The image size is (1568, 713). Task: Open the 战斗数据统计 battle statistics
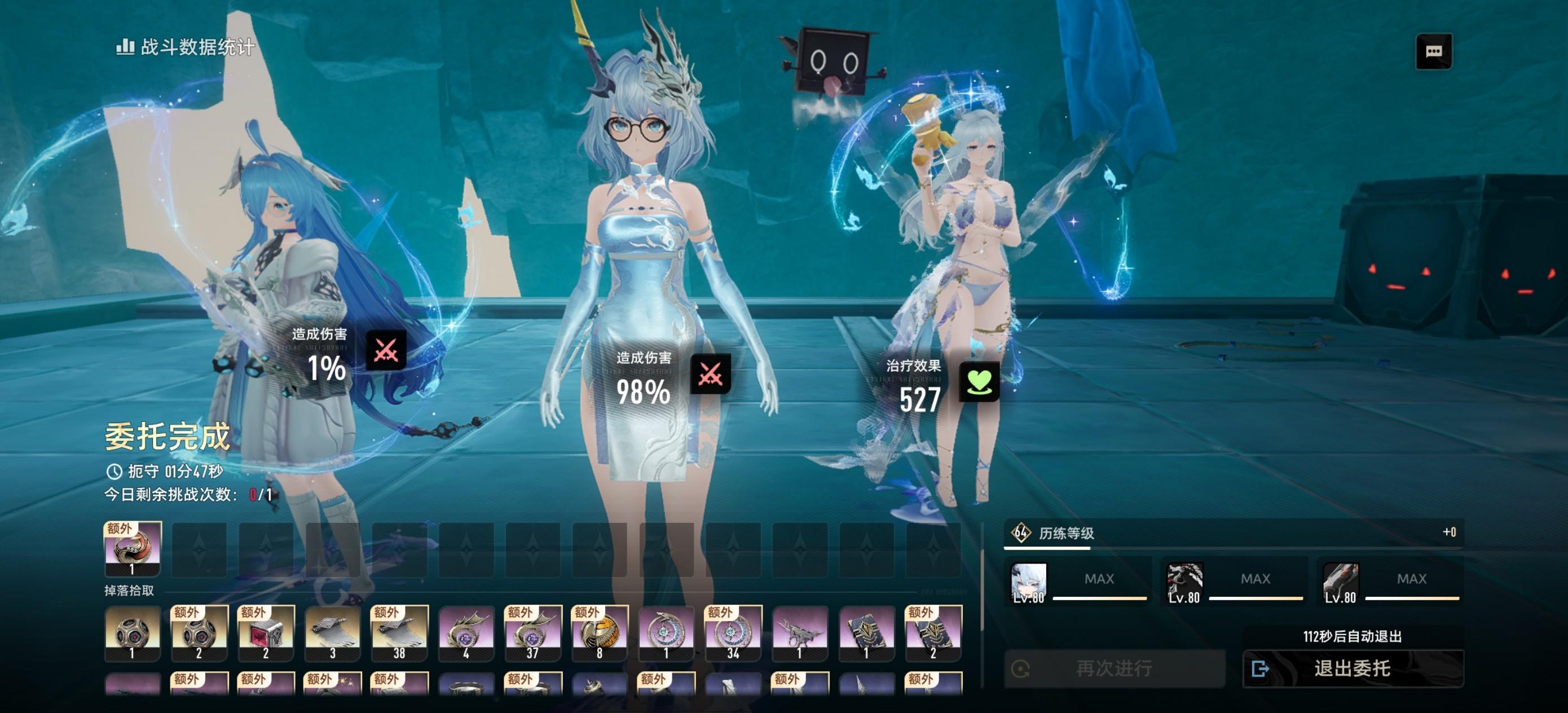186,47
